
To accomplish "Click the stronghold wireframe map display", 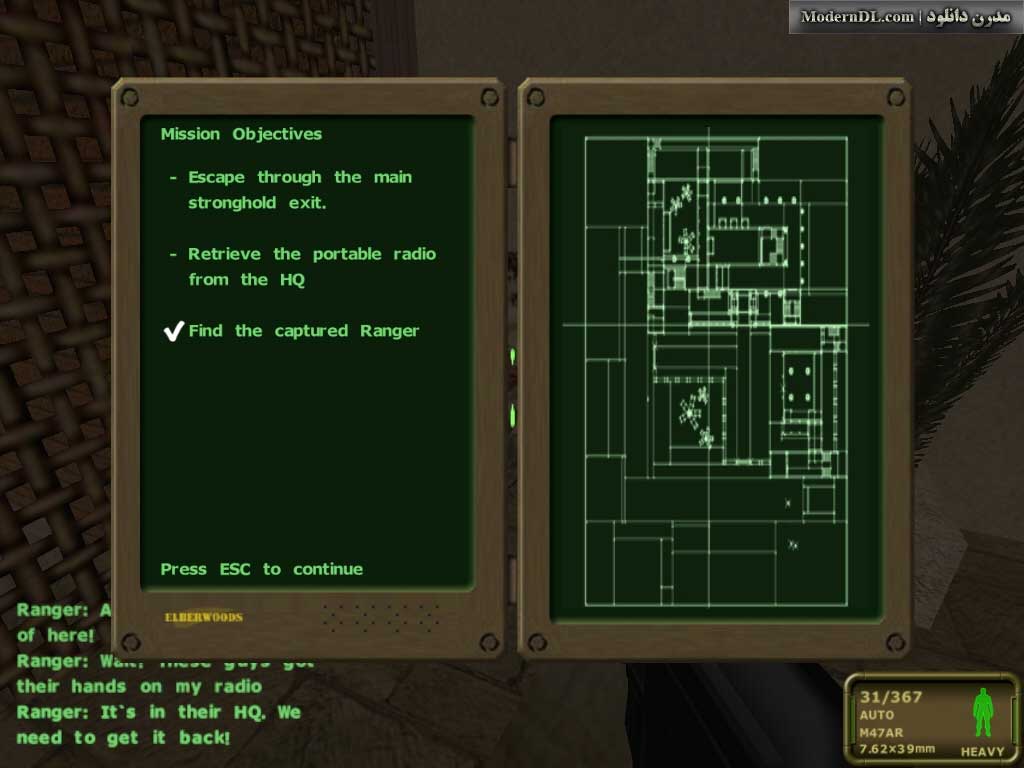I will pos(715,370).
